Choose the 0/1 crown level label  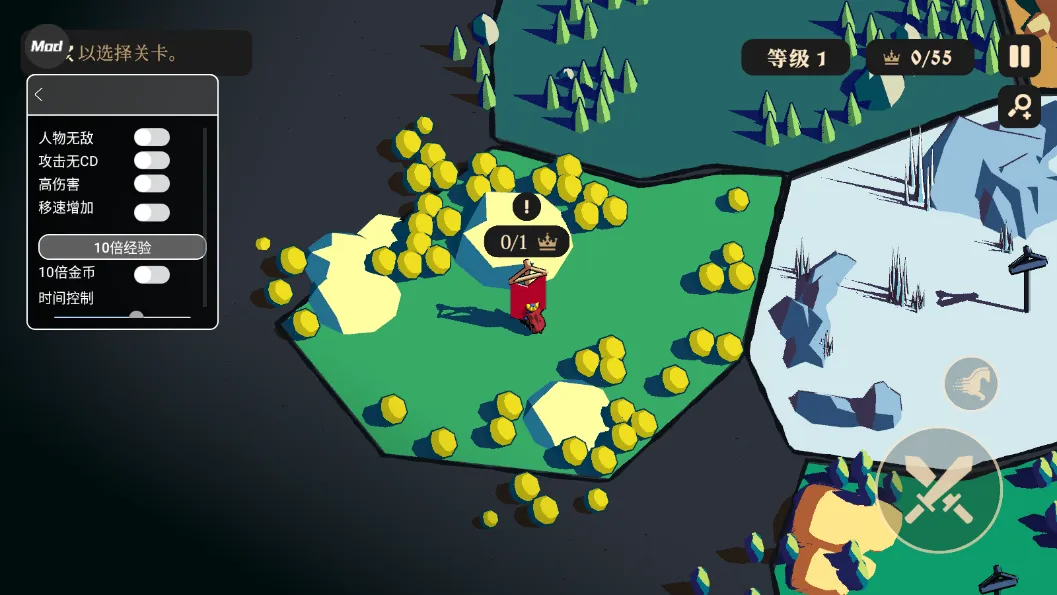[527, 241]
